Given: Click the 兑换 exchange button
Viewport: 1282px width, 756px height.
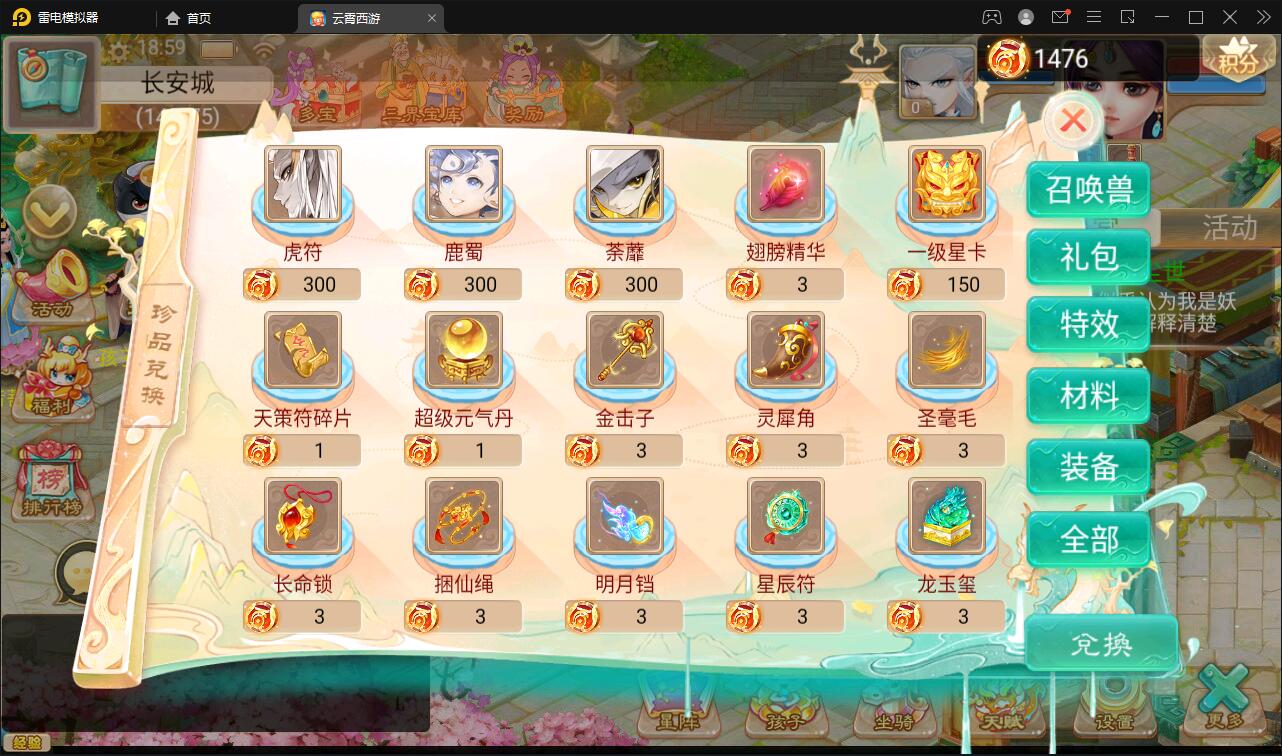Looking at the screenshot, I should pyautogui.click(x=1101, y=644).
